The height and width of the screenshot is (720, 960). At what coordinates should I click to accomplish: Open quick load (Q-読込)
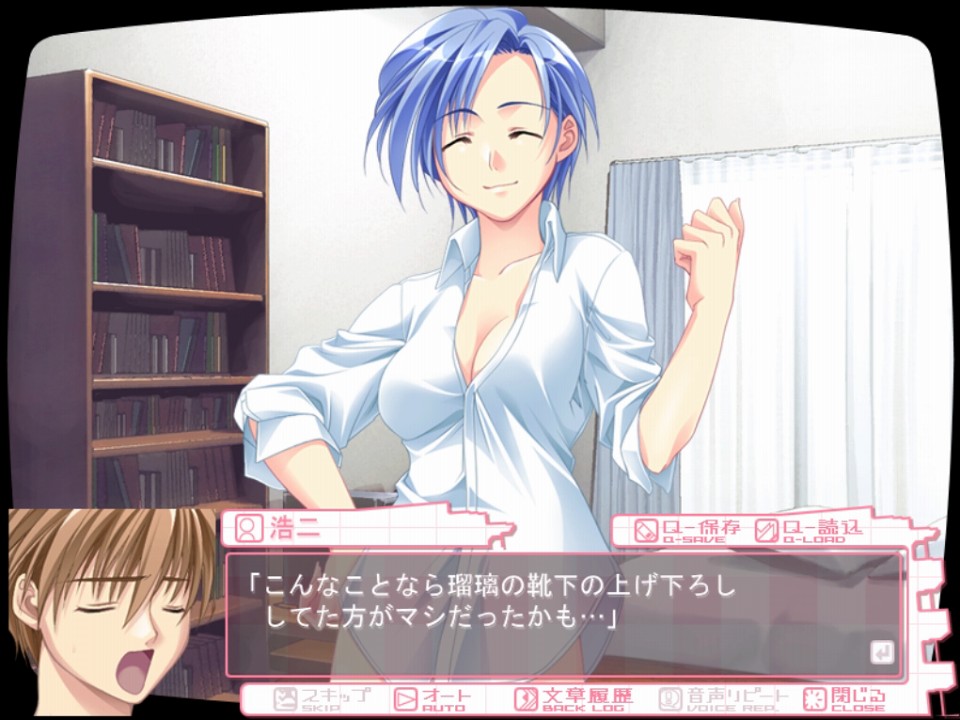[808, 529]
